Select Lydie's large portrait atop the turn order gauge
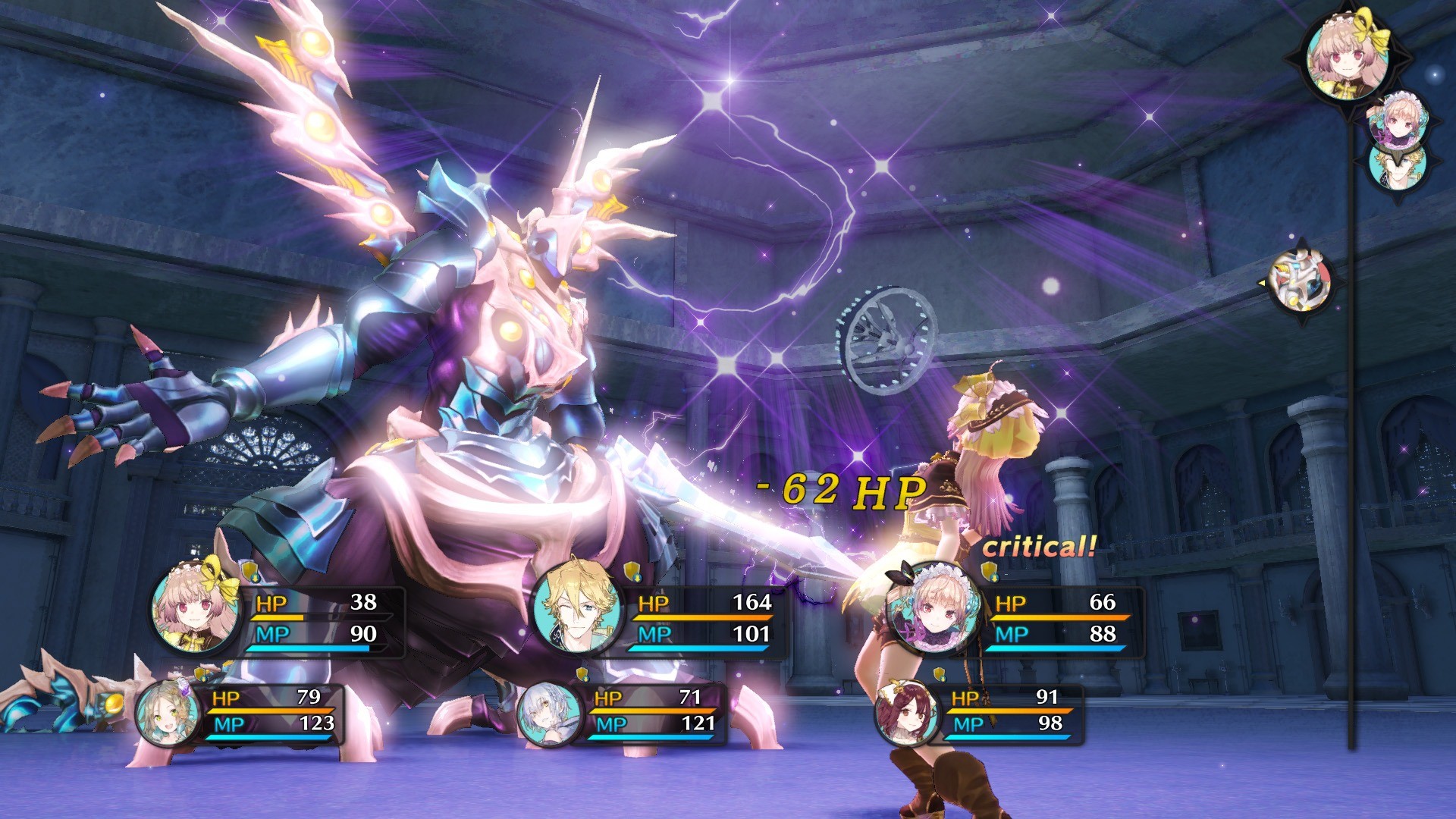The image size is (1456, 819). (x=1350, y=57)
